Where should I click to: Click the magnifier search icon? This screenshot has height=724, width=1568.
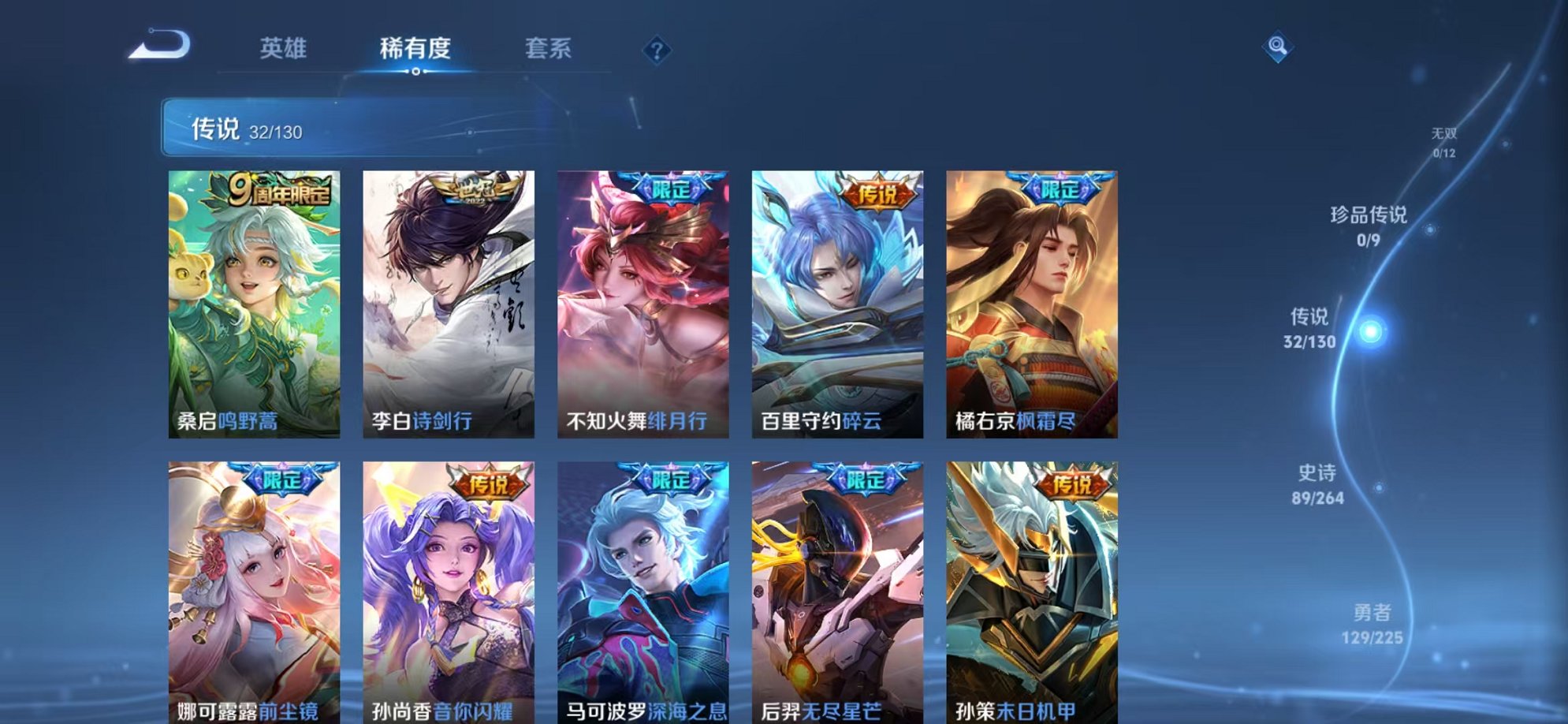click(1279, 46)
